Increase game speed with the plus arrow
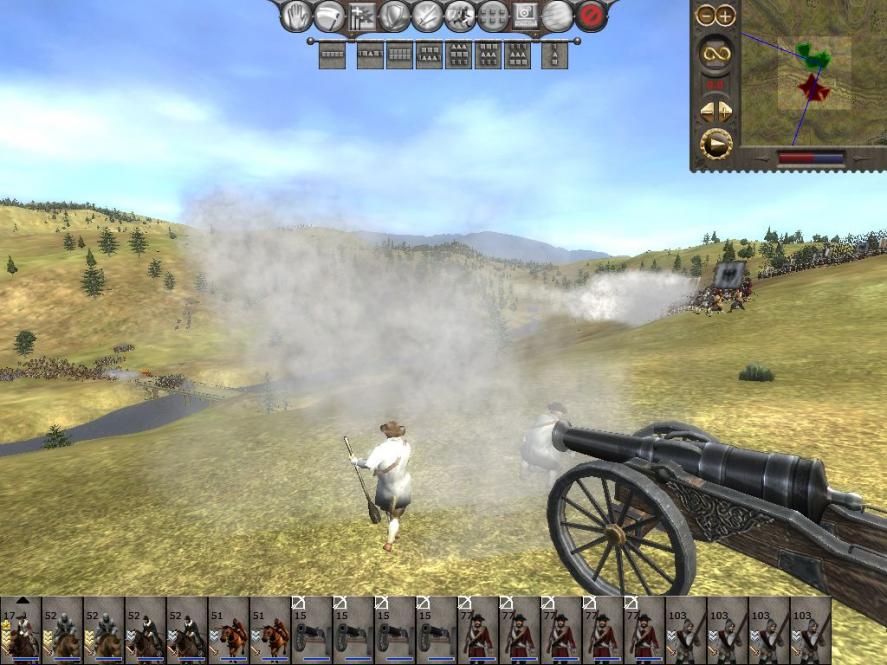 pos(725,110)
